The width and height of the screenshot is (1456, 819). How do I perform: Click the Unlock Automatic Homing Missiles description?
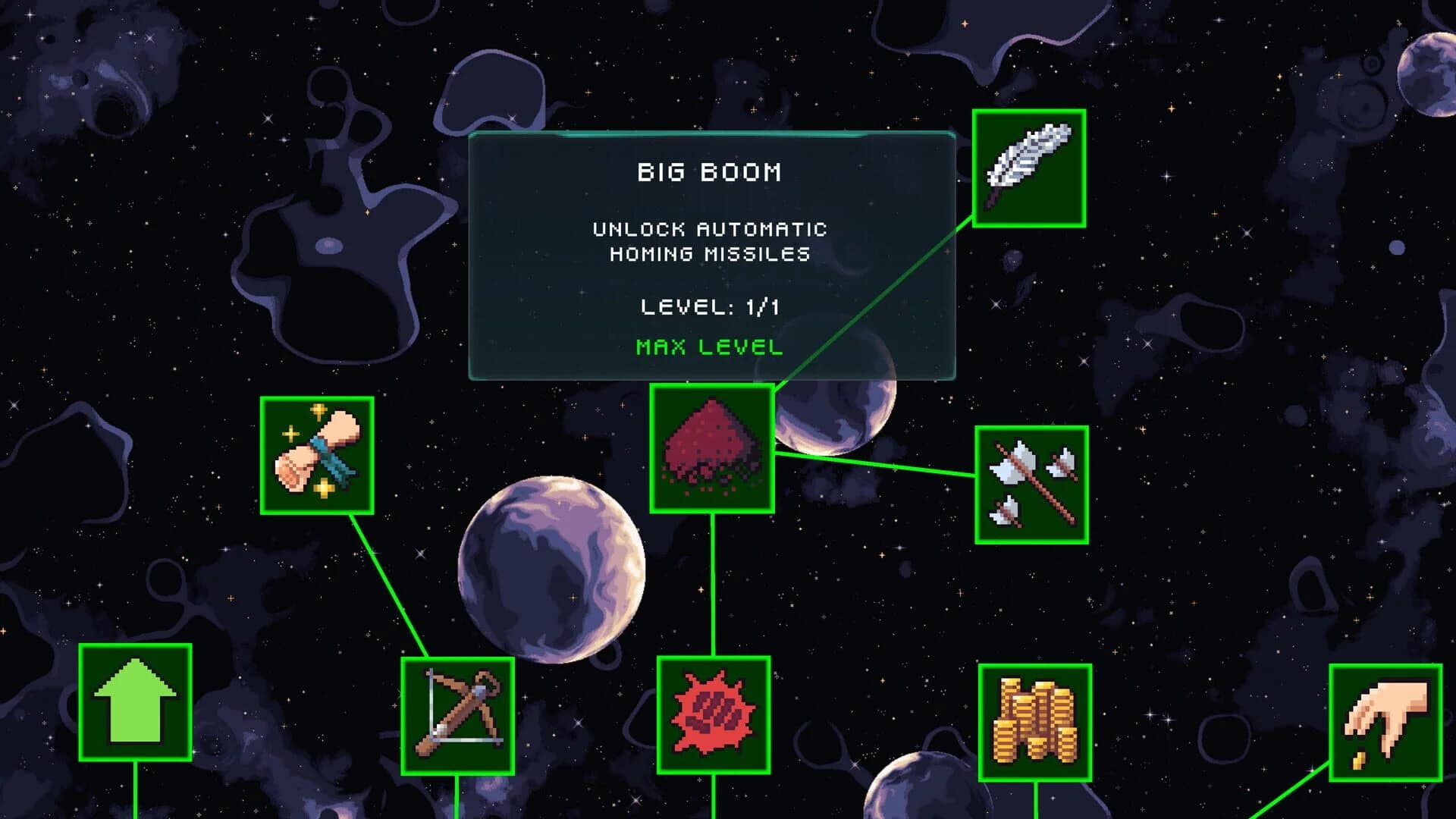[x=709, y=243]
